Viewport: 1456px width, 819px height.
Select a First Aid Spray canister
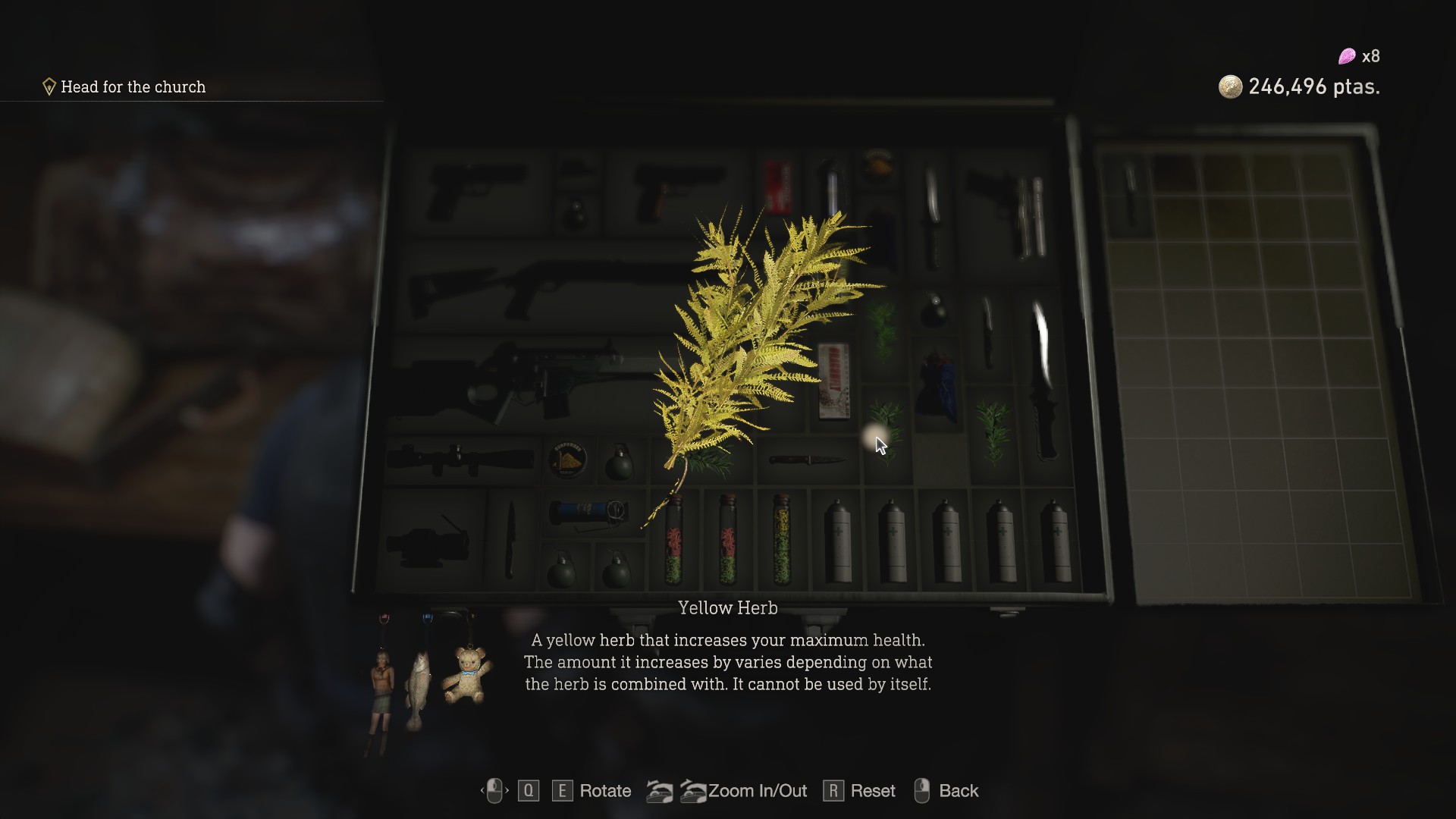838,540
